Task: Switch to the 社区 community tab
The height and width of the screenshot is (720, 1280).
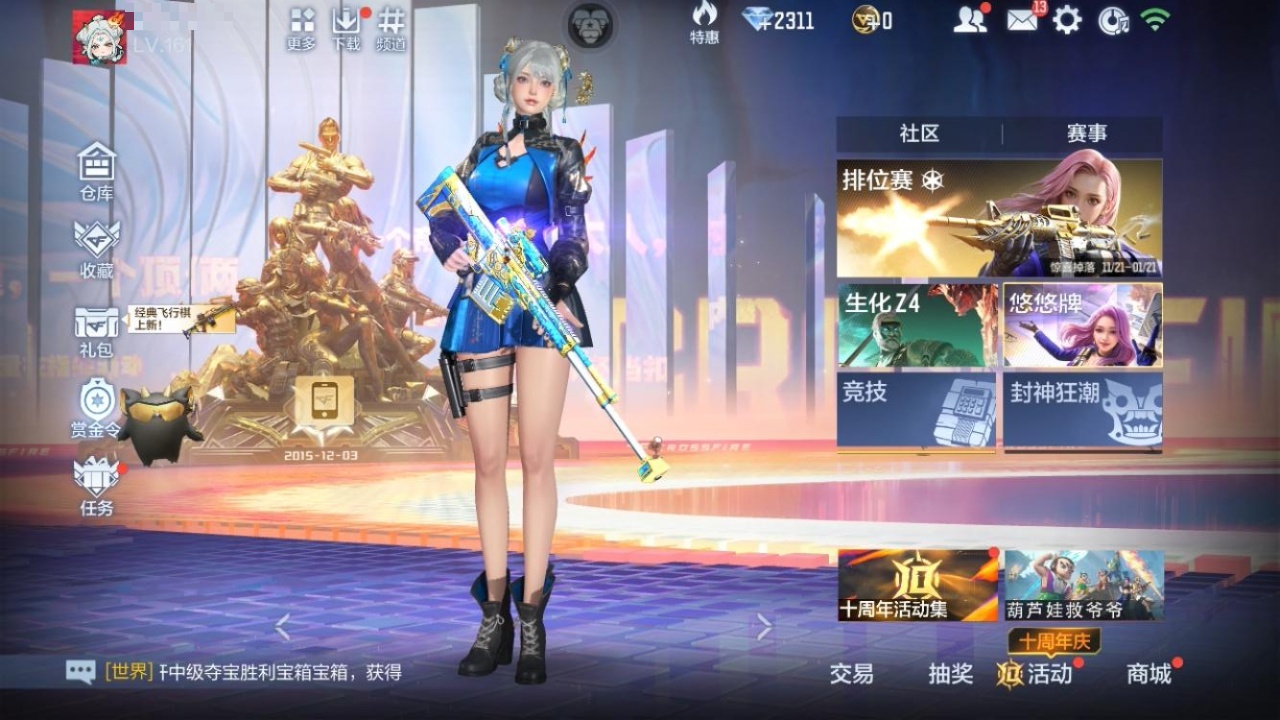Action: click(x=919, y=134)
